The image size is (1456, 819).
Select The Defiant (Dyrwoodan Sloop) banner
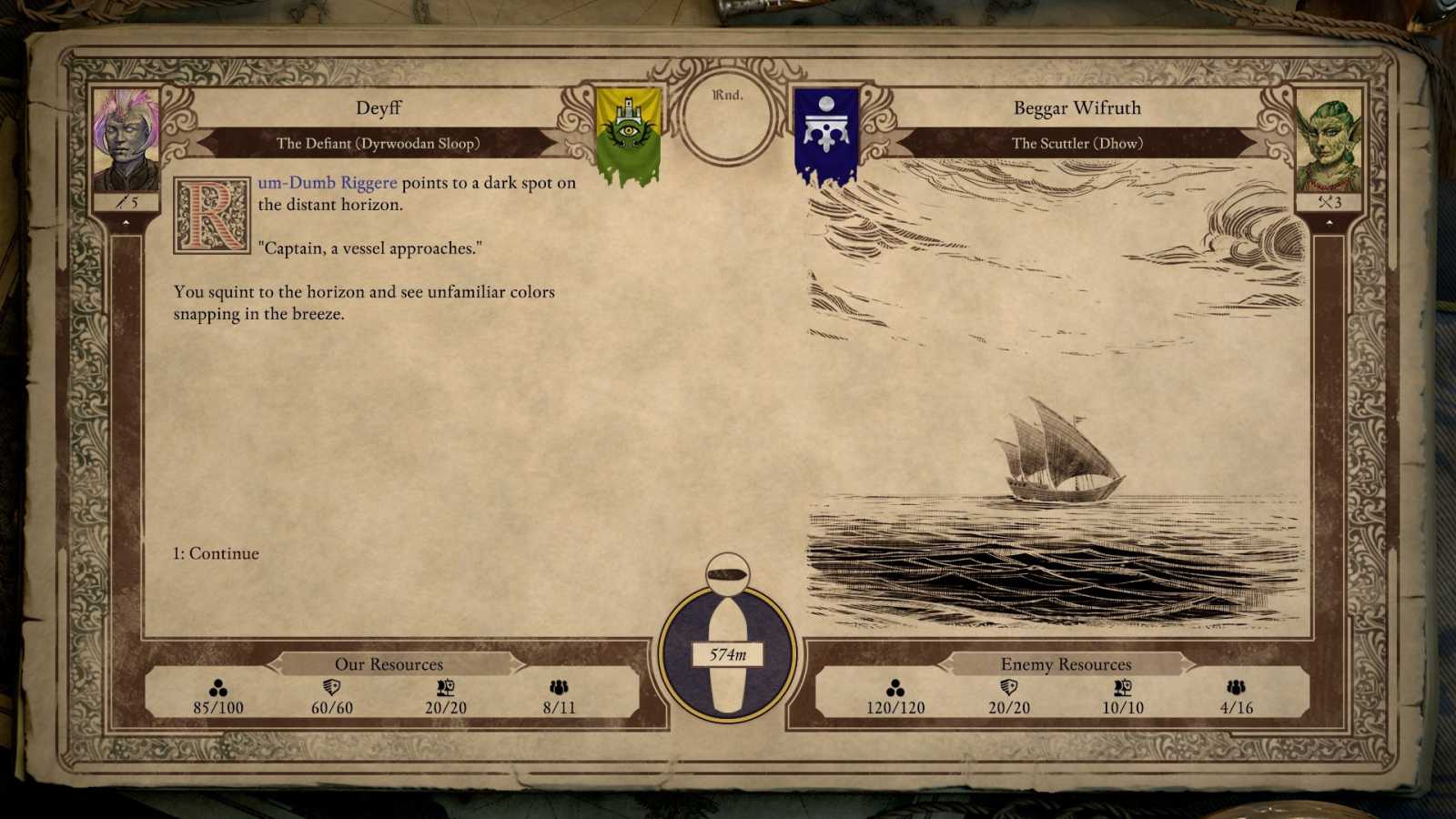tap(382, 143)
